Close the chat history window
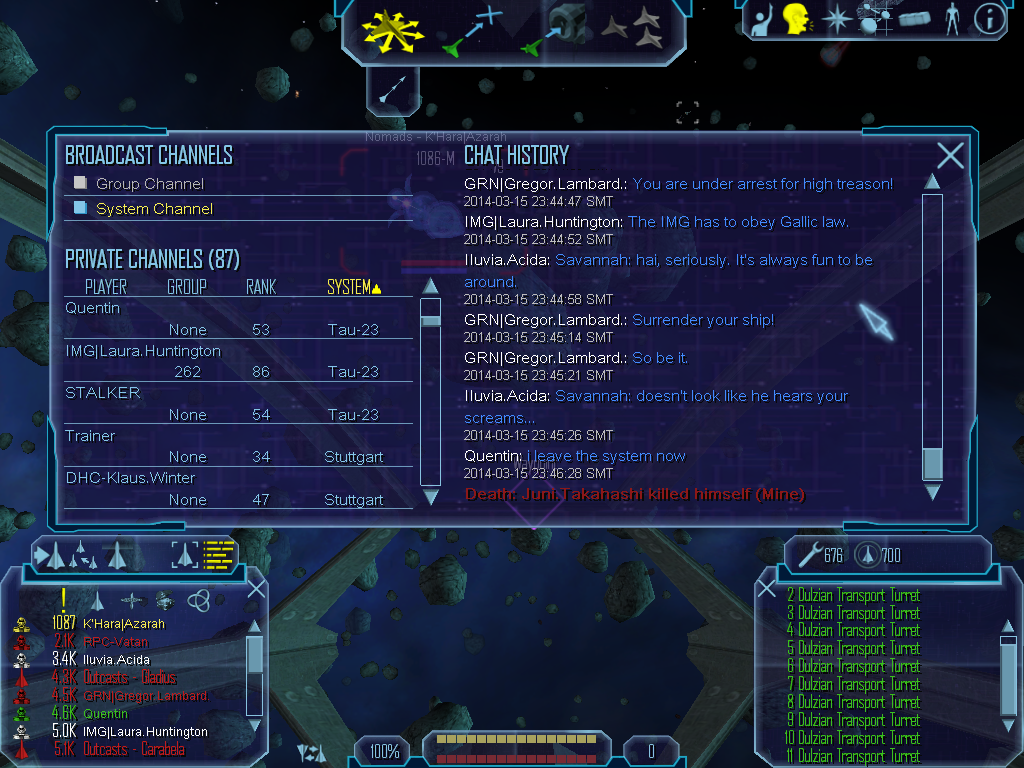Screen dimensions: 1024x768 click(x=950, y=155)
